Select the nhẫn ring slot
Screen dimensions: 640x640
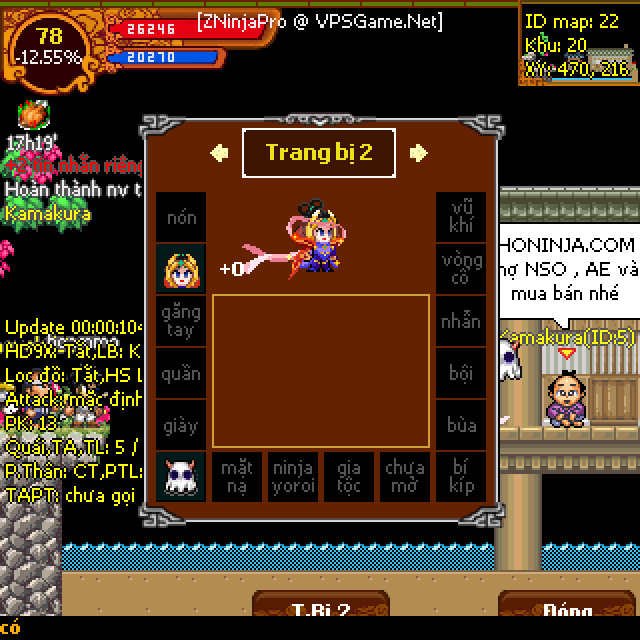click(x=461, y=321)
